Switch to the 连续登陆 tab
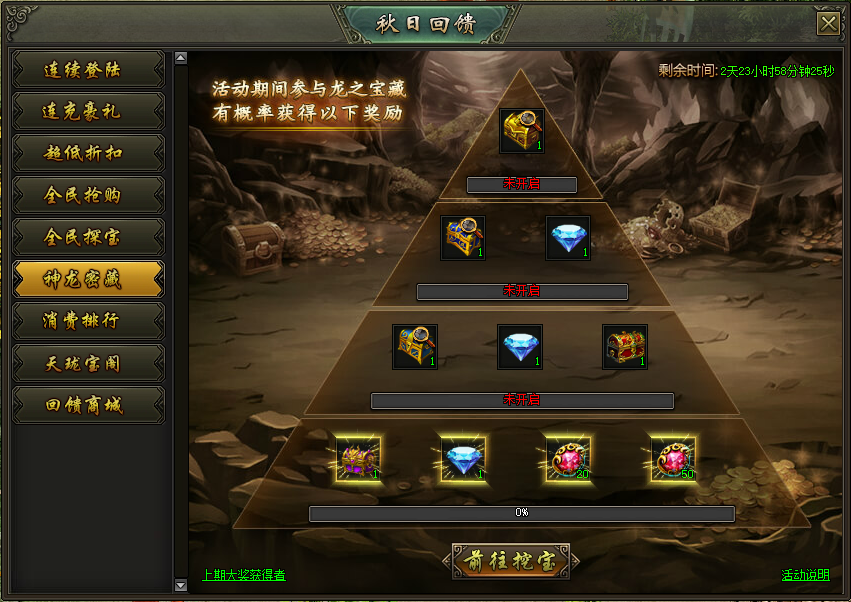Screen dimensions: 851x602 (88, 70)
